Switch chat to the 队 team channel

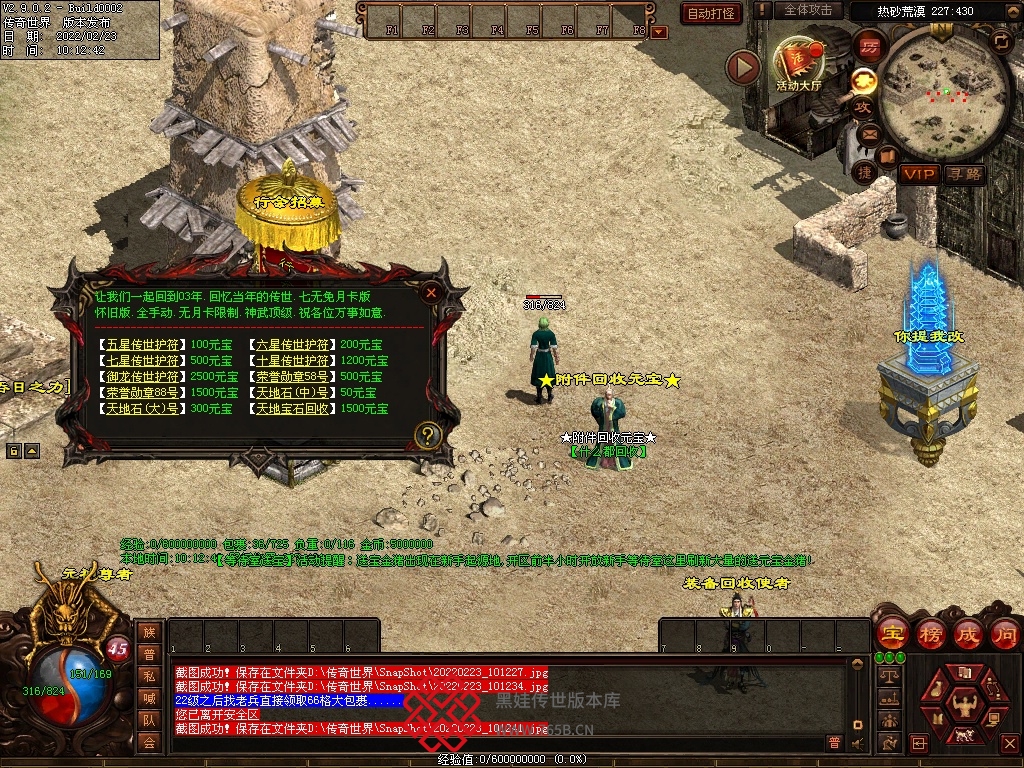pyautogui.click(x=149, y=719)
